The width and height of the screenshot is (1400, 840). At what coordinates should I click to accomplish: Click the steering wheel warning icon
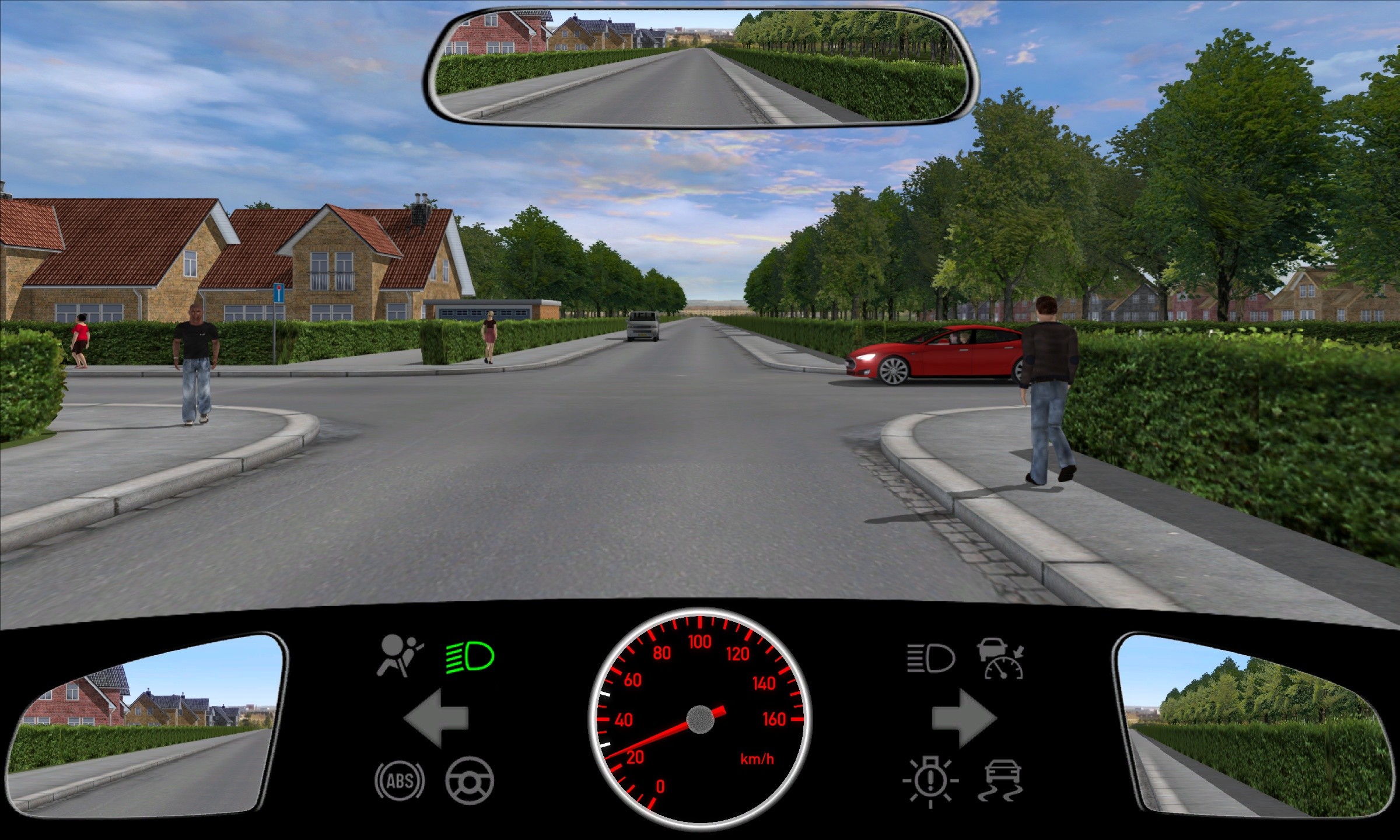click(x=470, y=780)
